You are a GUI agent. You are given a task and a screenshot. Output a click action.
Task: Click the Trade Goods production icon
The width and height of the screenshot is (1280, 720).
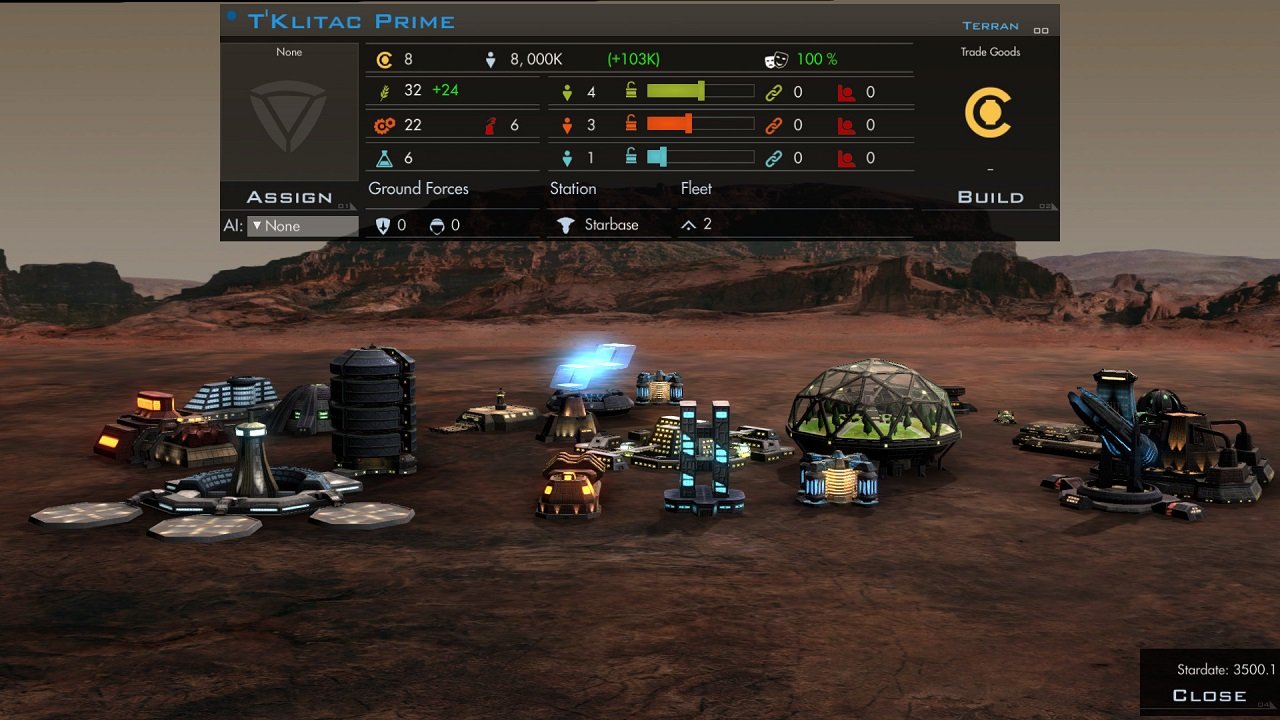989,112
